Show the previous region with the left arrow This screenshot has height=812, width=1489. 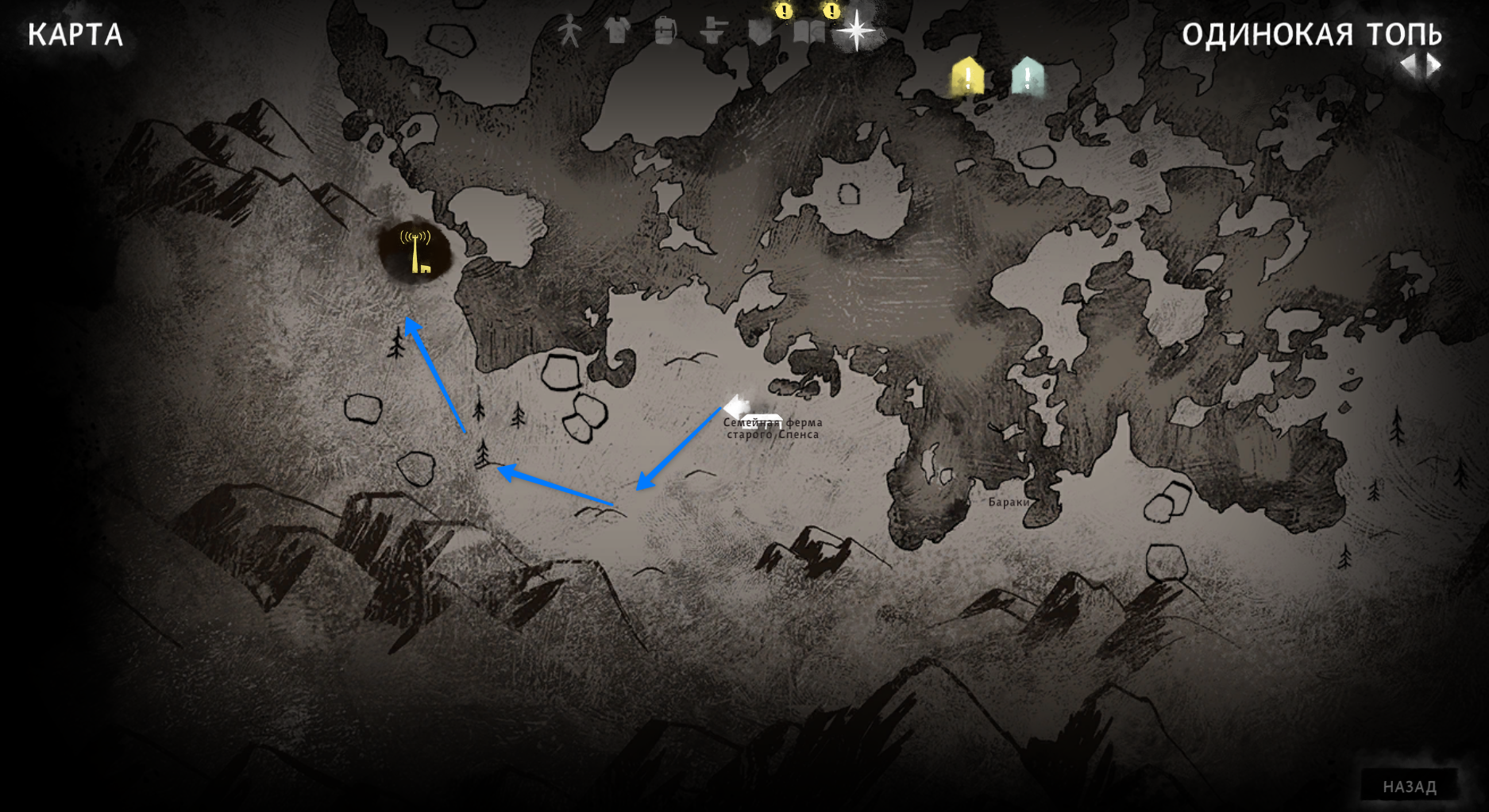click(x=1408, y=65)
